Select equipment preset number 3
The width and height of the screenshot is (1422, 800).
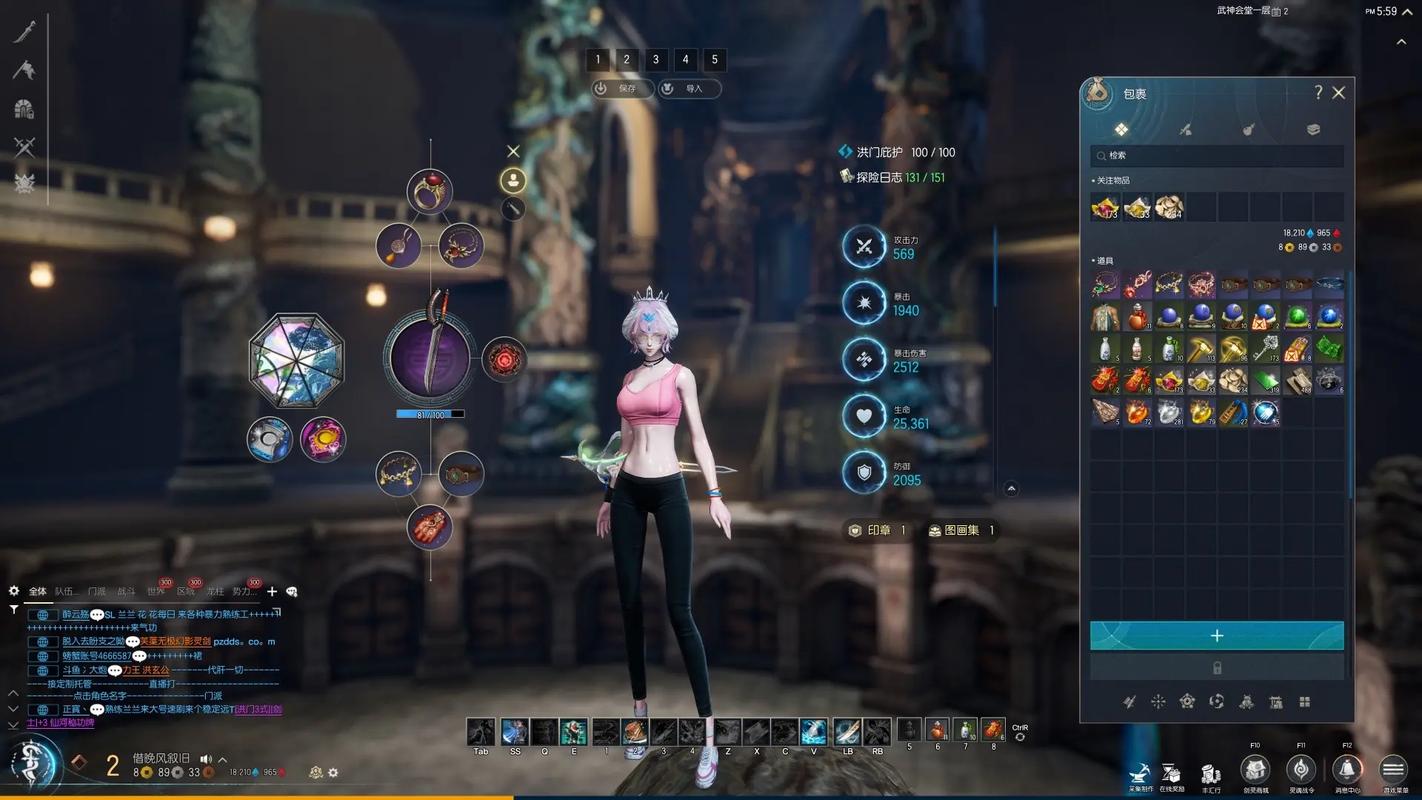pos(656,60)
